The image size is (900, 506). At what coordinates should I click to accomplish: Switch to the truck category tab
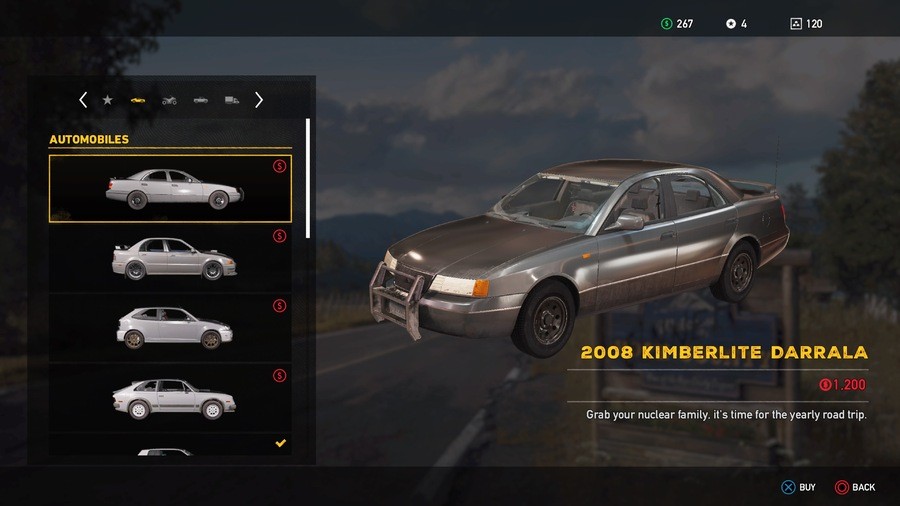(232, 100)
